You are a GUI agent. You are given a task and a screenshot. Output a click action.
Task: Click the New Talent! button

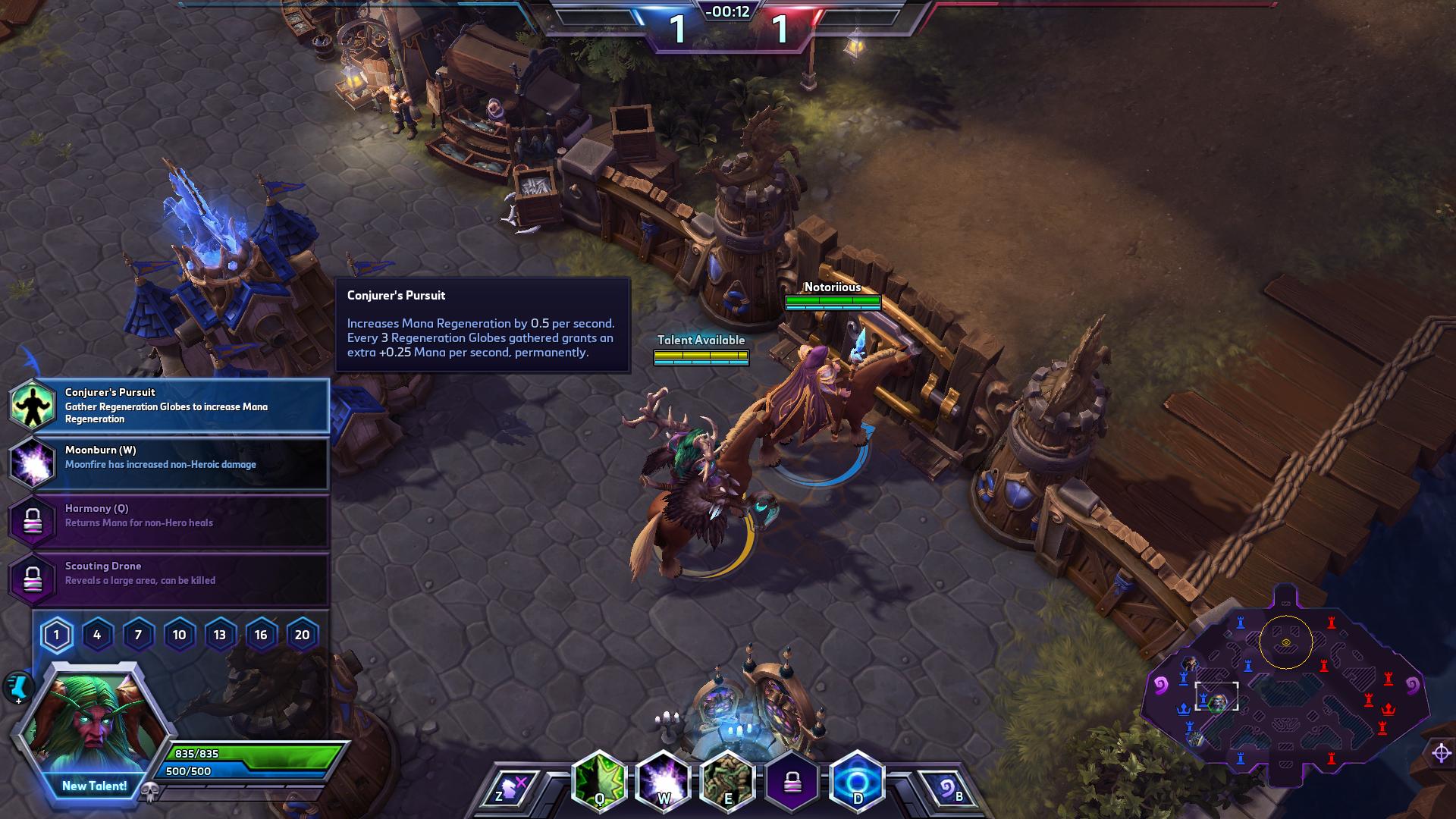[x=94, y=786]
